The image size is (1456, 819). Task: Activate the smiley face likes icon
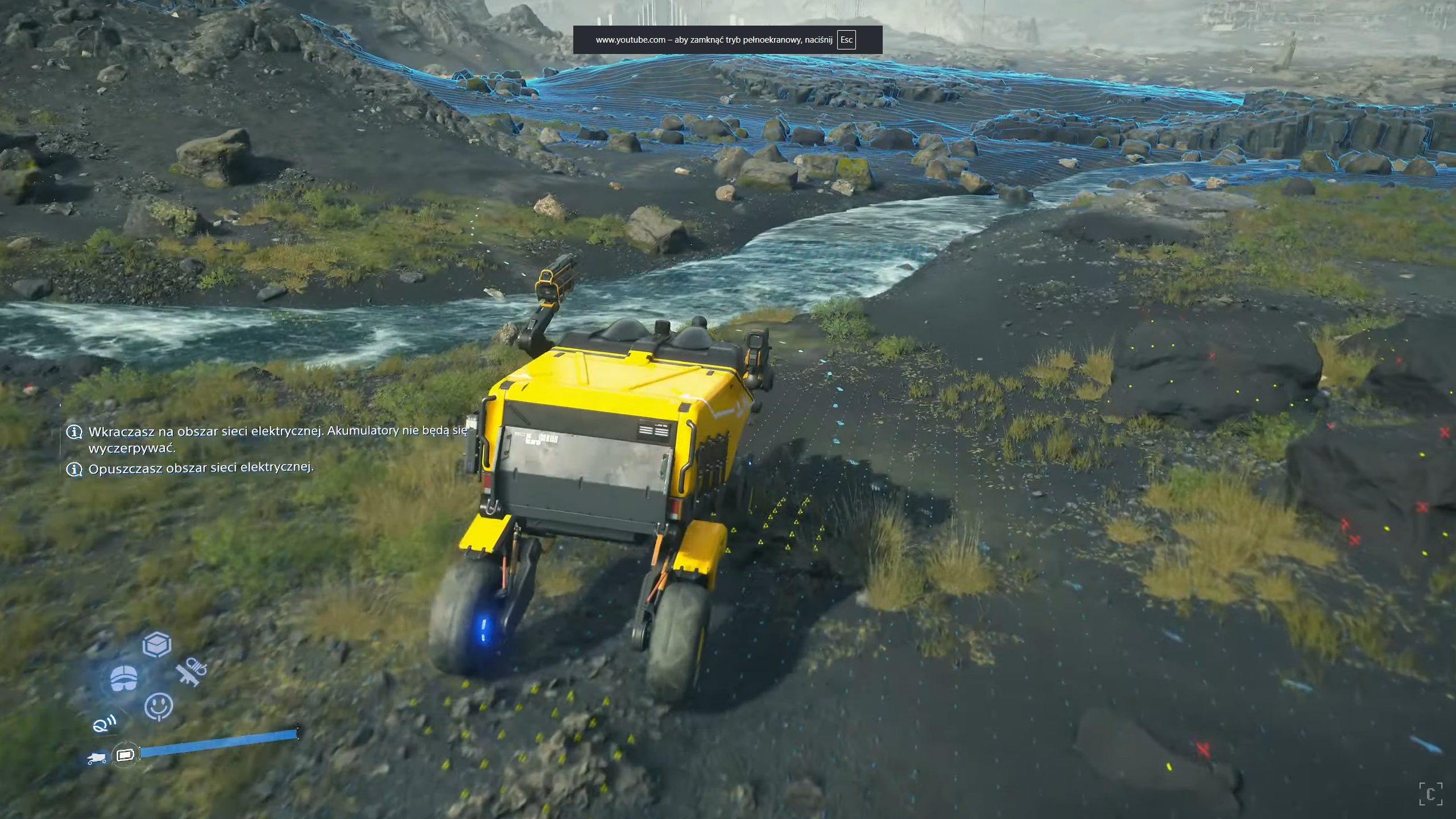click(x=159, y=707)
